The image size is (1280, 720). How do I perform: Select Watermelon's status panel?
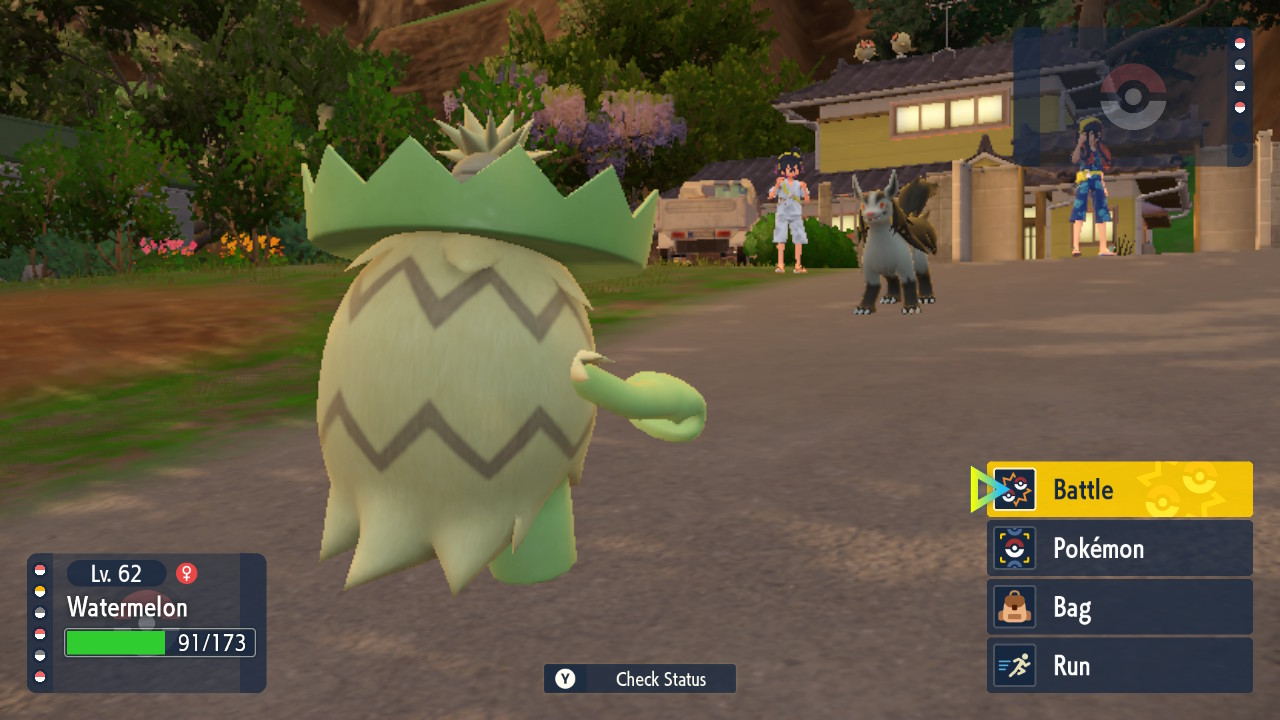148,622
